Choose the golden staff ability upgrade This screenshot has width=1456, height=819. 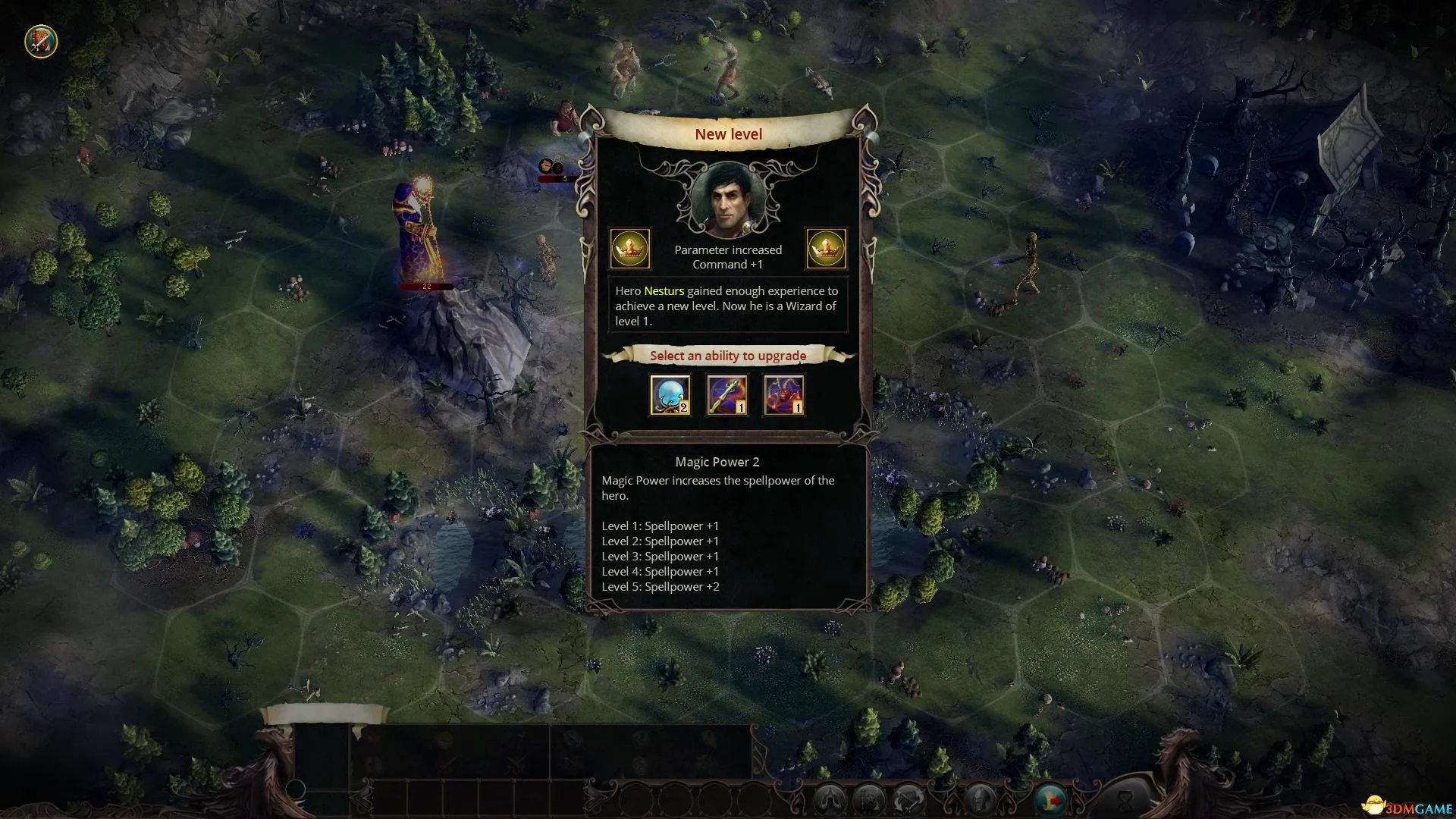tap(727, 395)
